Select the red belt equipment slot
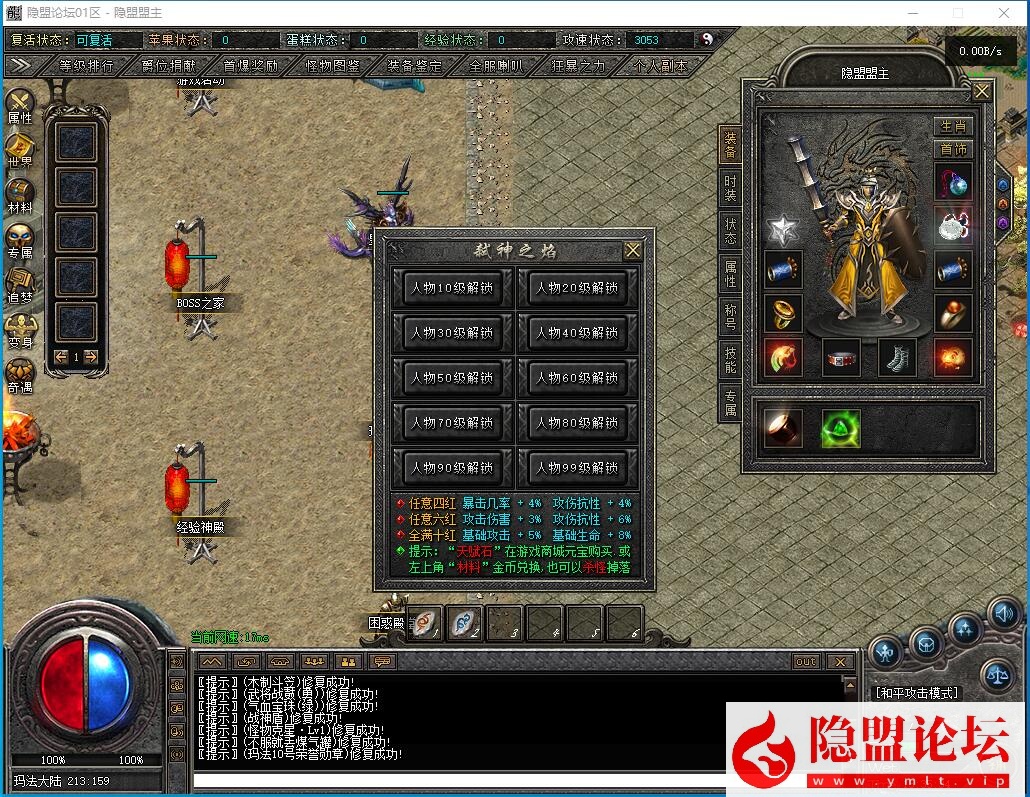The width and height of the screenshot is (1030, 797). pyautogui.click(x=841, y=358)
